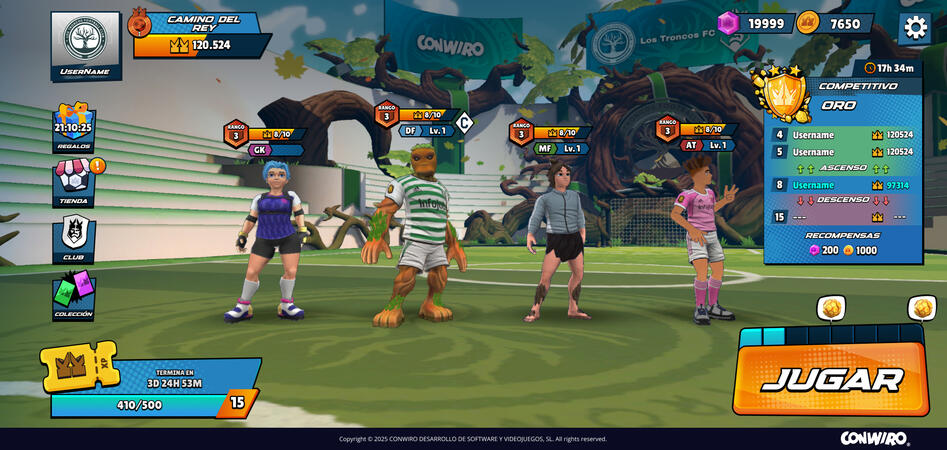Open the Camino del Rey trophy progress
The image size is (947, 450).
click(200, 35)
